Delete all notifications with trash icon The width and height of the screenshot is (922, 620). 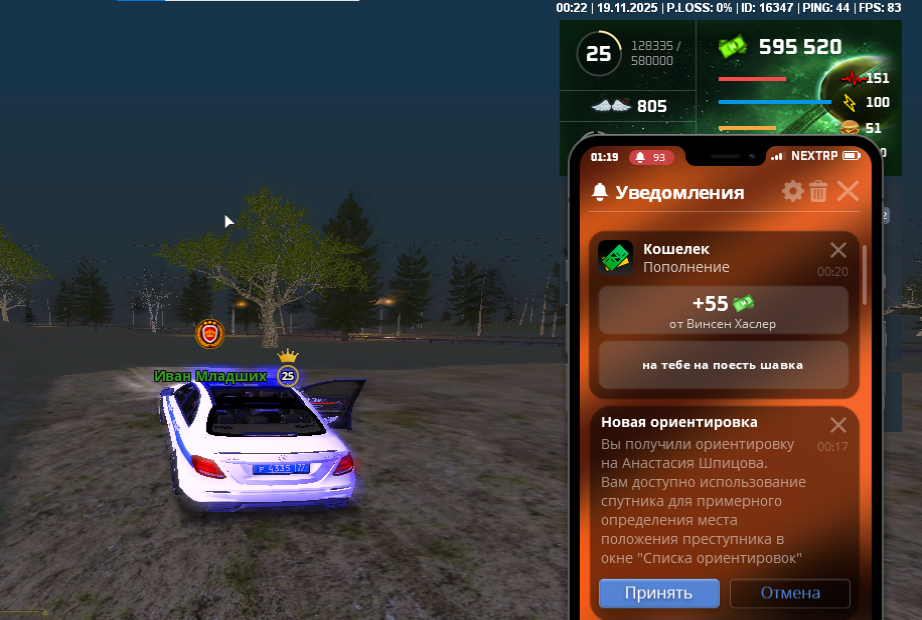(818, 191)
